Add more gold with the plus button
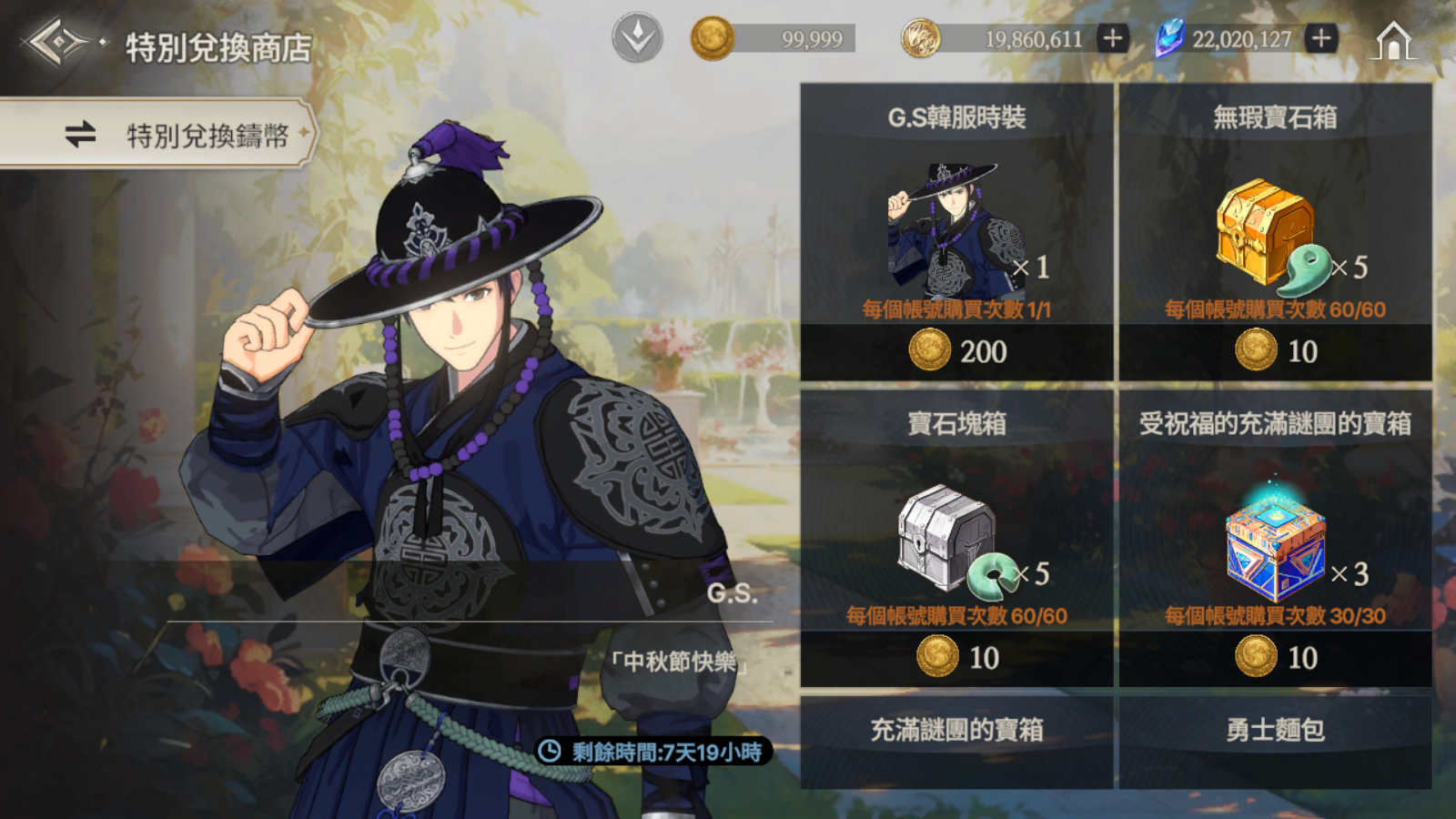 click(x=1112, y=38)
